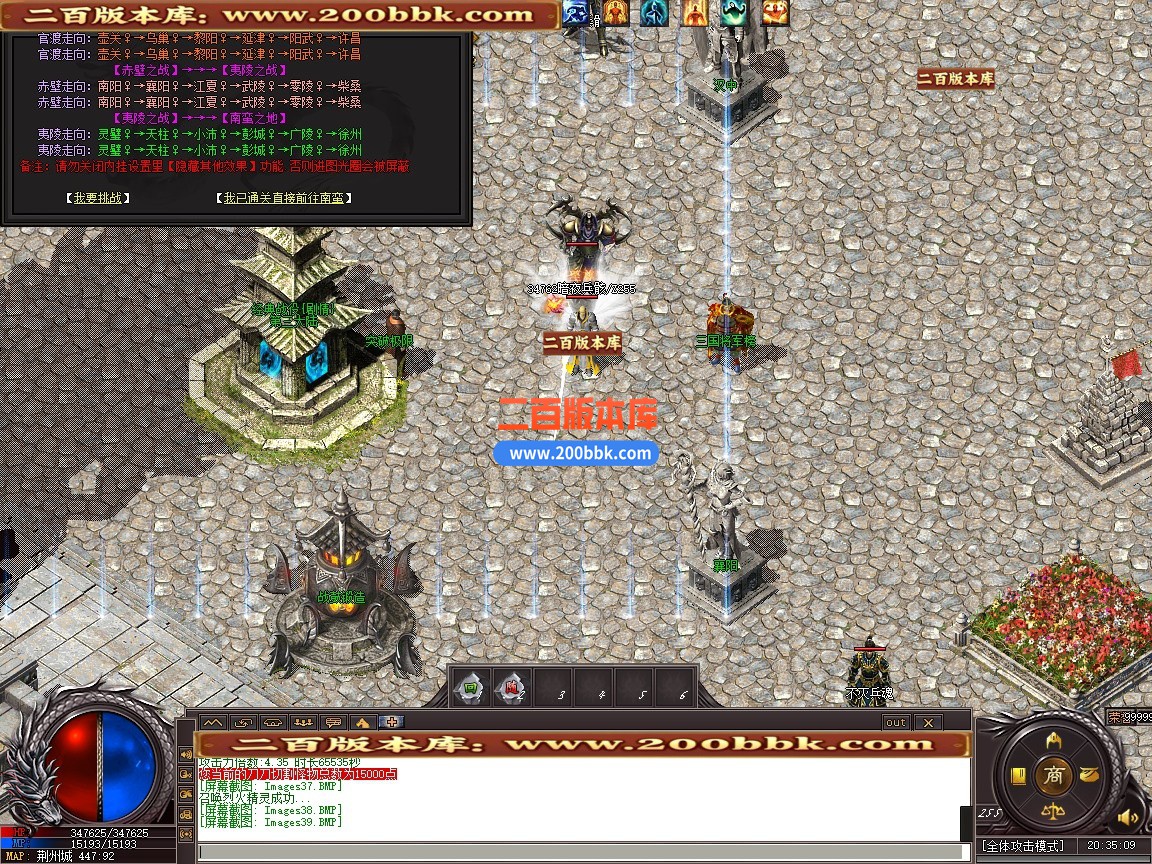Close the chat panel with the X button
The image size is (1152, 864).
(928, 722)
